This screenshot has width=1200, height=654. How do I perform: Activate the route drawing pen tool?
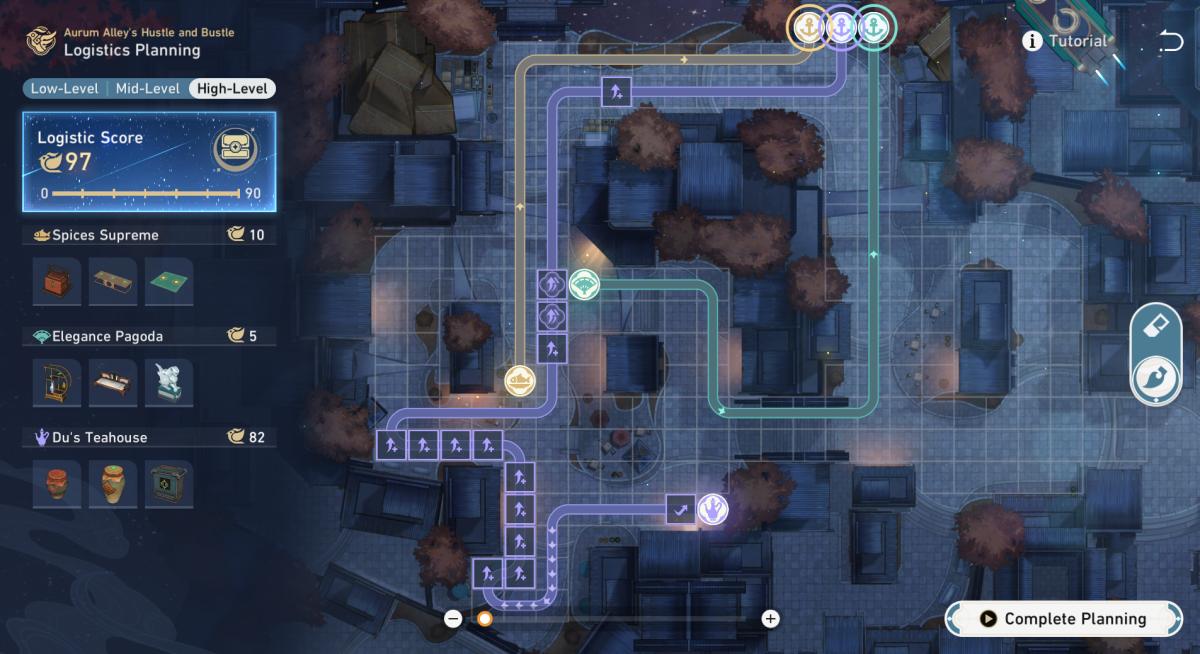coord(1156,380)
